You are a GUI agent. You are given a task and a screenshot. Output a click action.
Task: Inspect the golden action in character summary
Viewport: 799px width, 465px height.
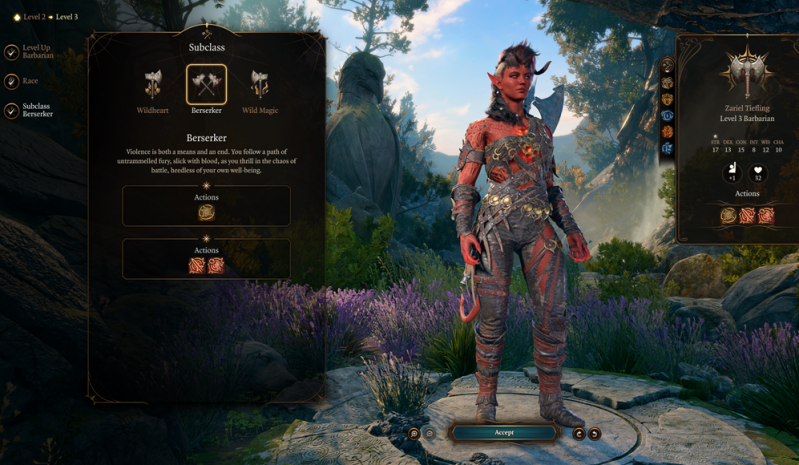click(x=728, y=215)
